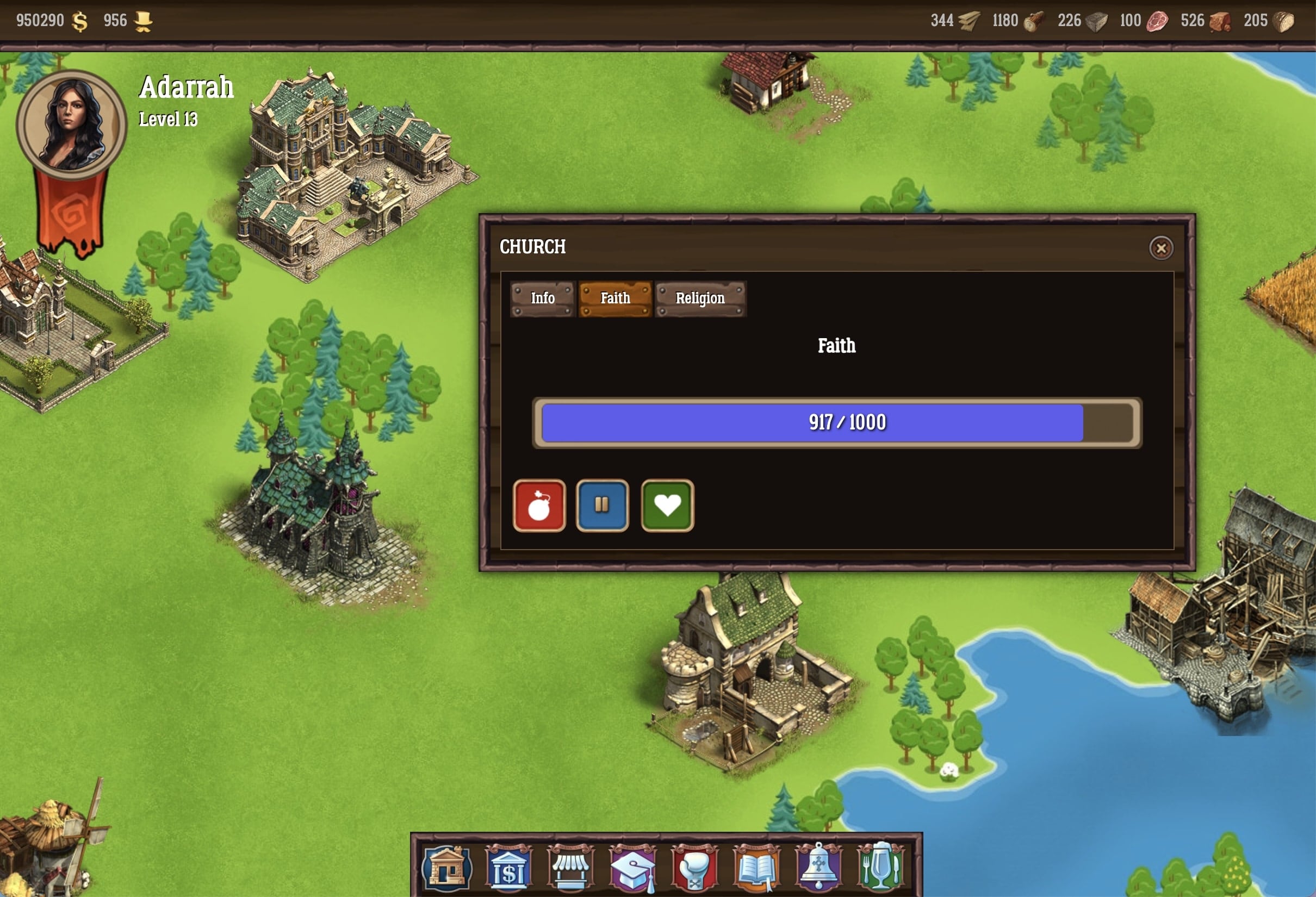Open the church bell category
1316x897 pixels.
point(818,868)
